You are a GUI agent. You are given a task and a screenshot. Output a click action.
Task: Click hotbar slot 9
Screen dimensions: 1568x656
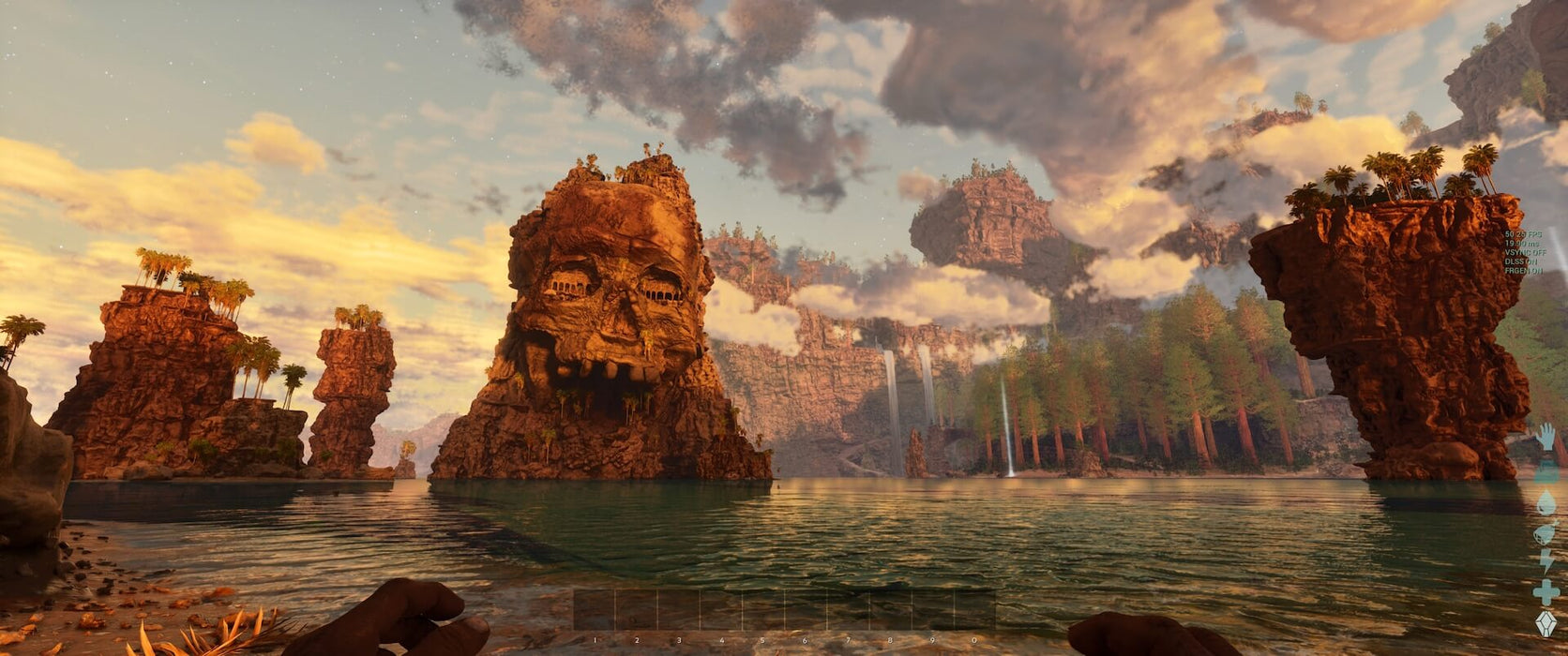(x=932, y=609)
